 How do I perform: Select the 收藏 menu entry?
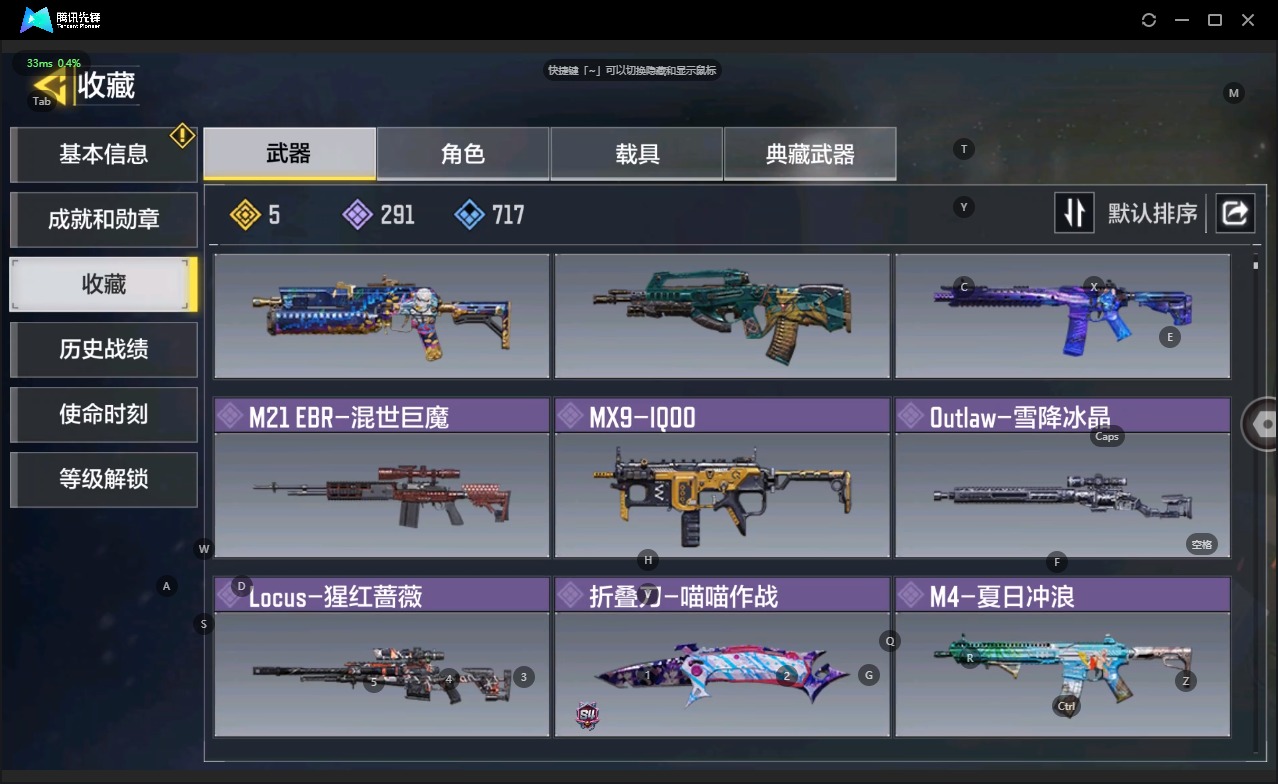(x=103, y=284)
